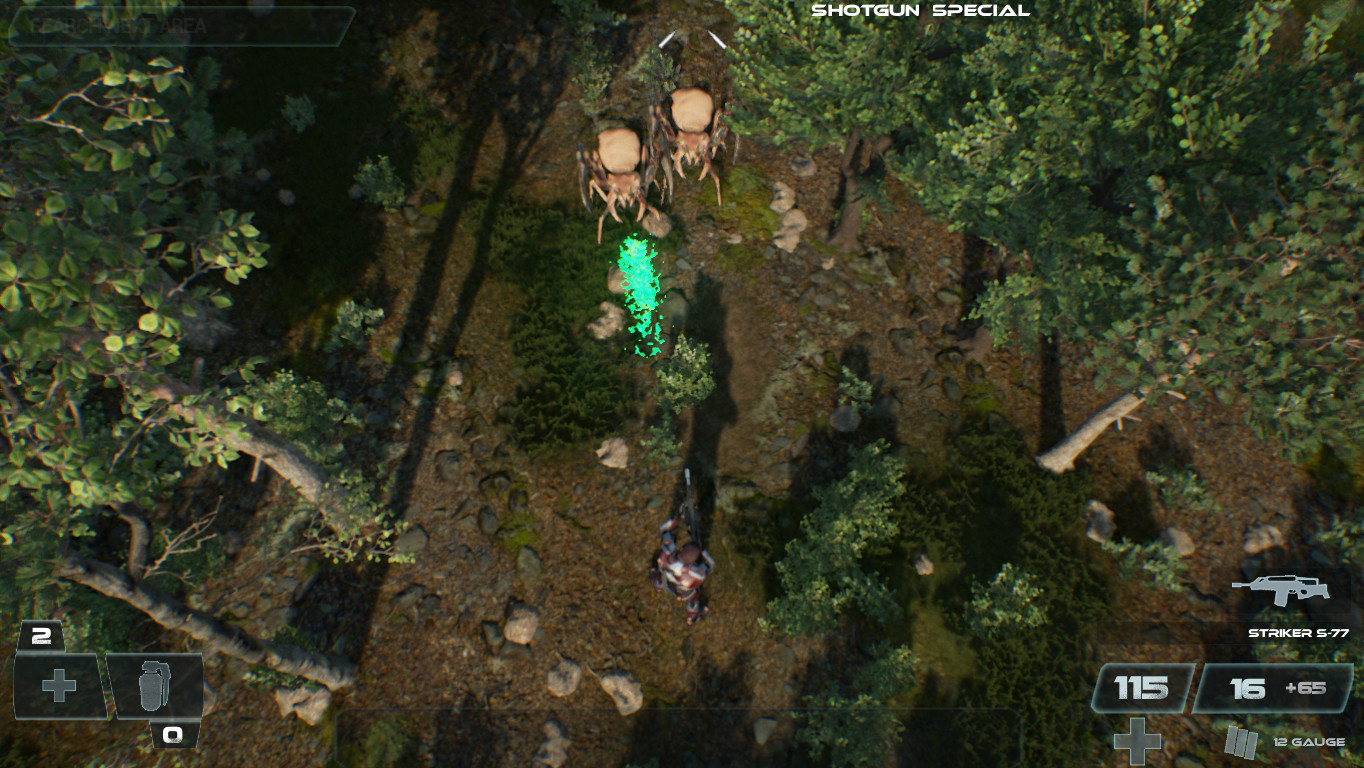Image resolution: width=1364 pixels, height=768 pixels.
Task: Click the Striker S-77 rifle icon
Action: coord(1283,592)
